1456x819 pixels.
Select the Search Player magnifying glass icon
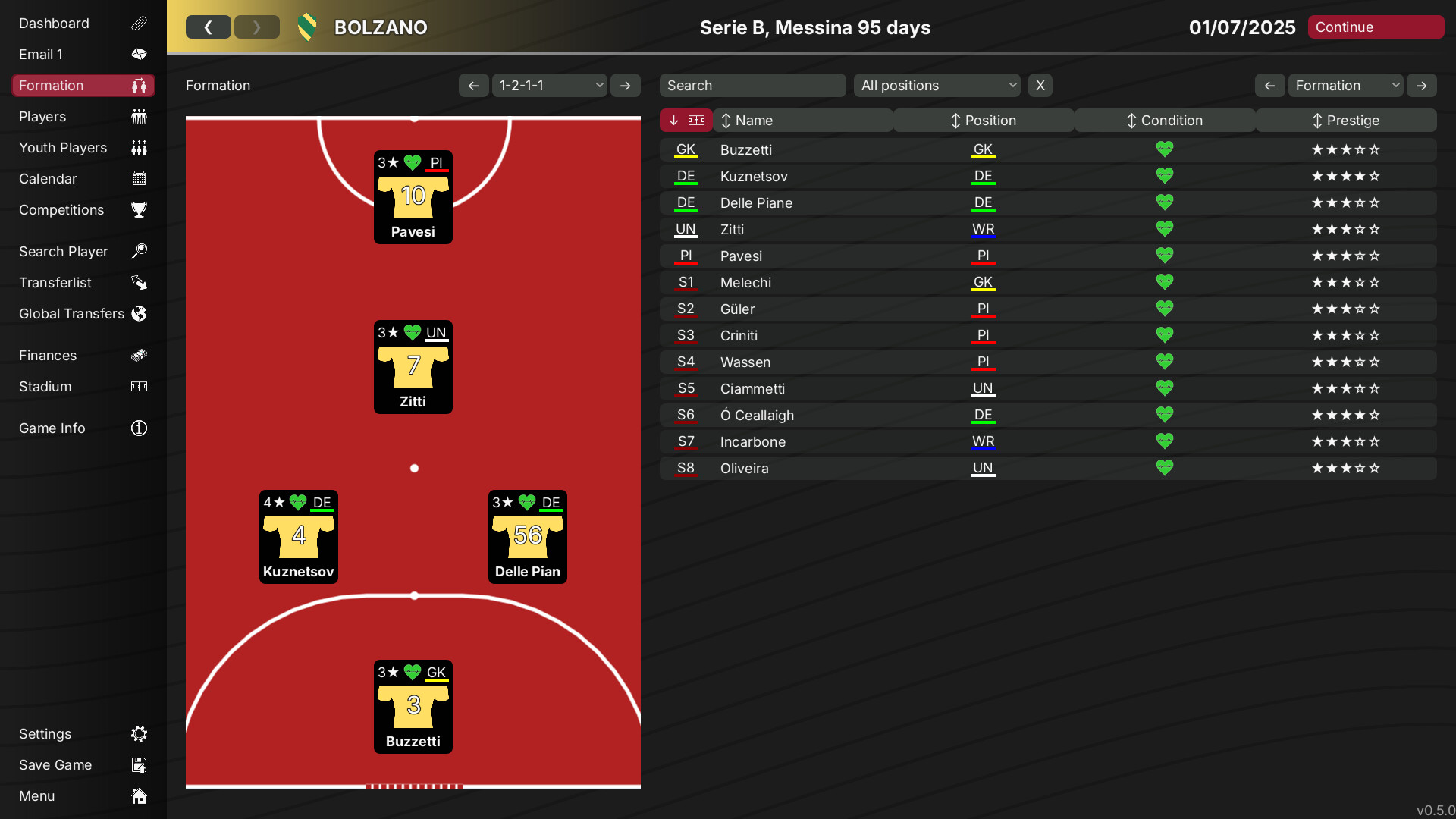point(140,251)
